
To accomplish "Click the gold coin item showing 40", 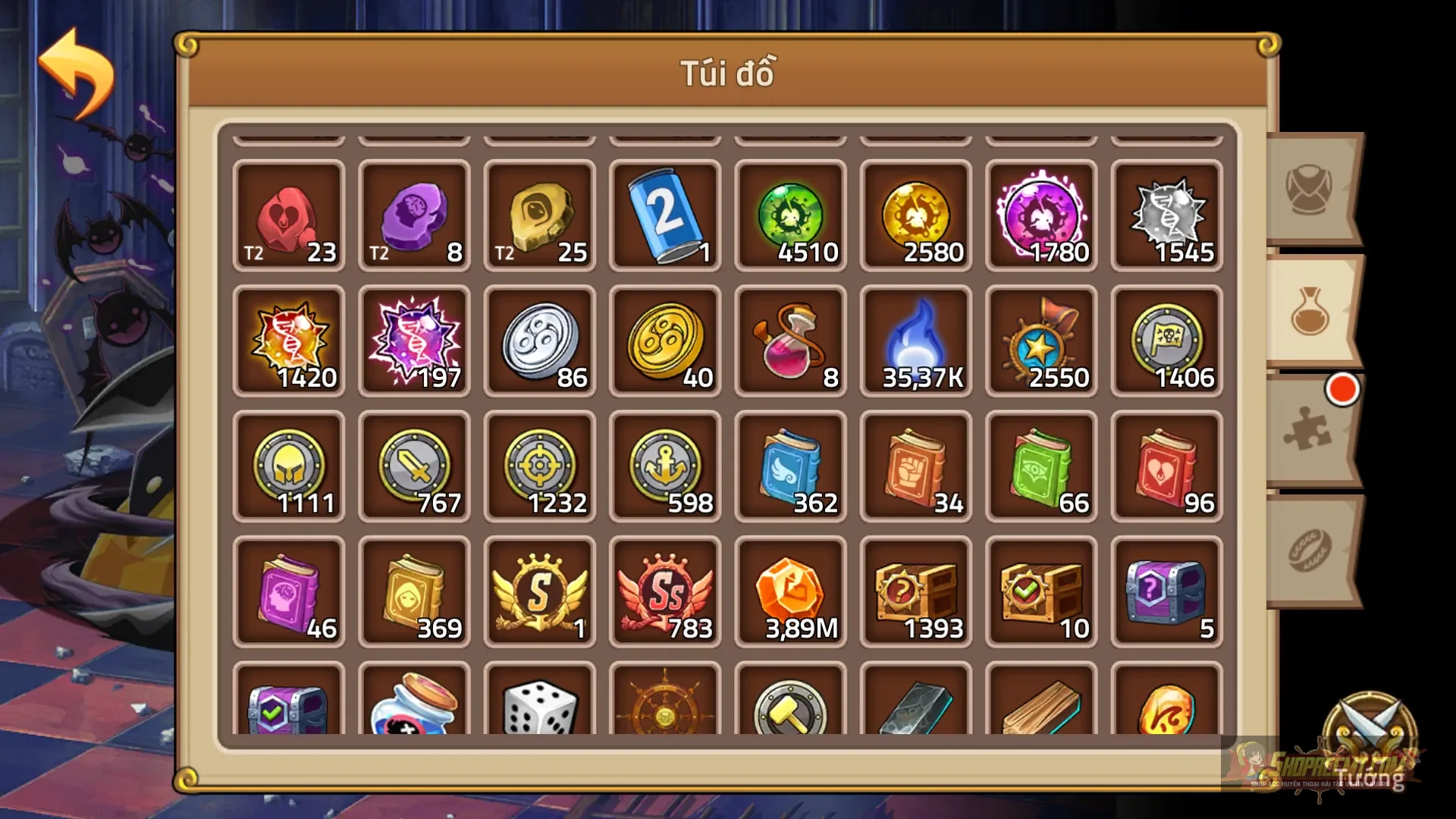I will click(665, 341).
